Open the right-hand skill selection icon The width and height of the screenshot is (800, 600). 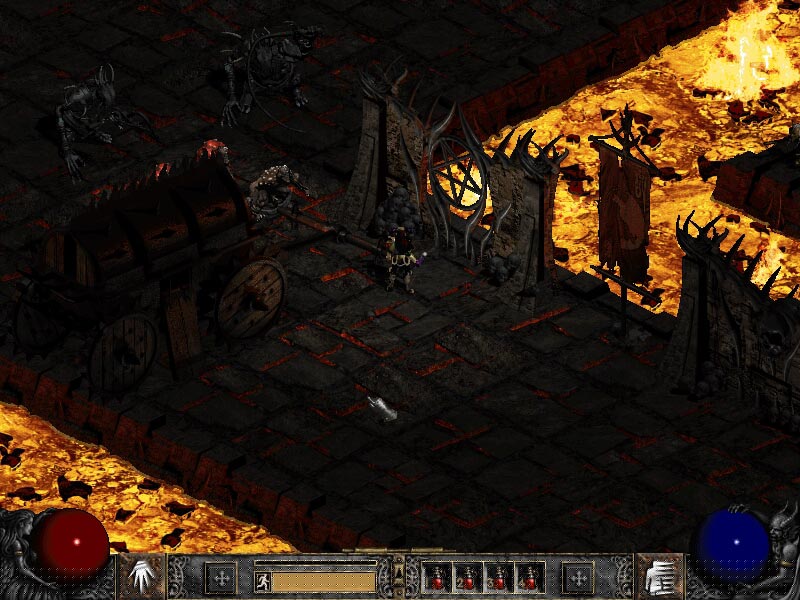click(658, 577)
